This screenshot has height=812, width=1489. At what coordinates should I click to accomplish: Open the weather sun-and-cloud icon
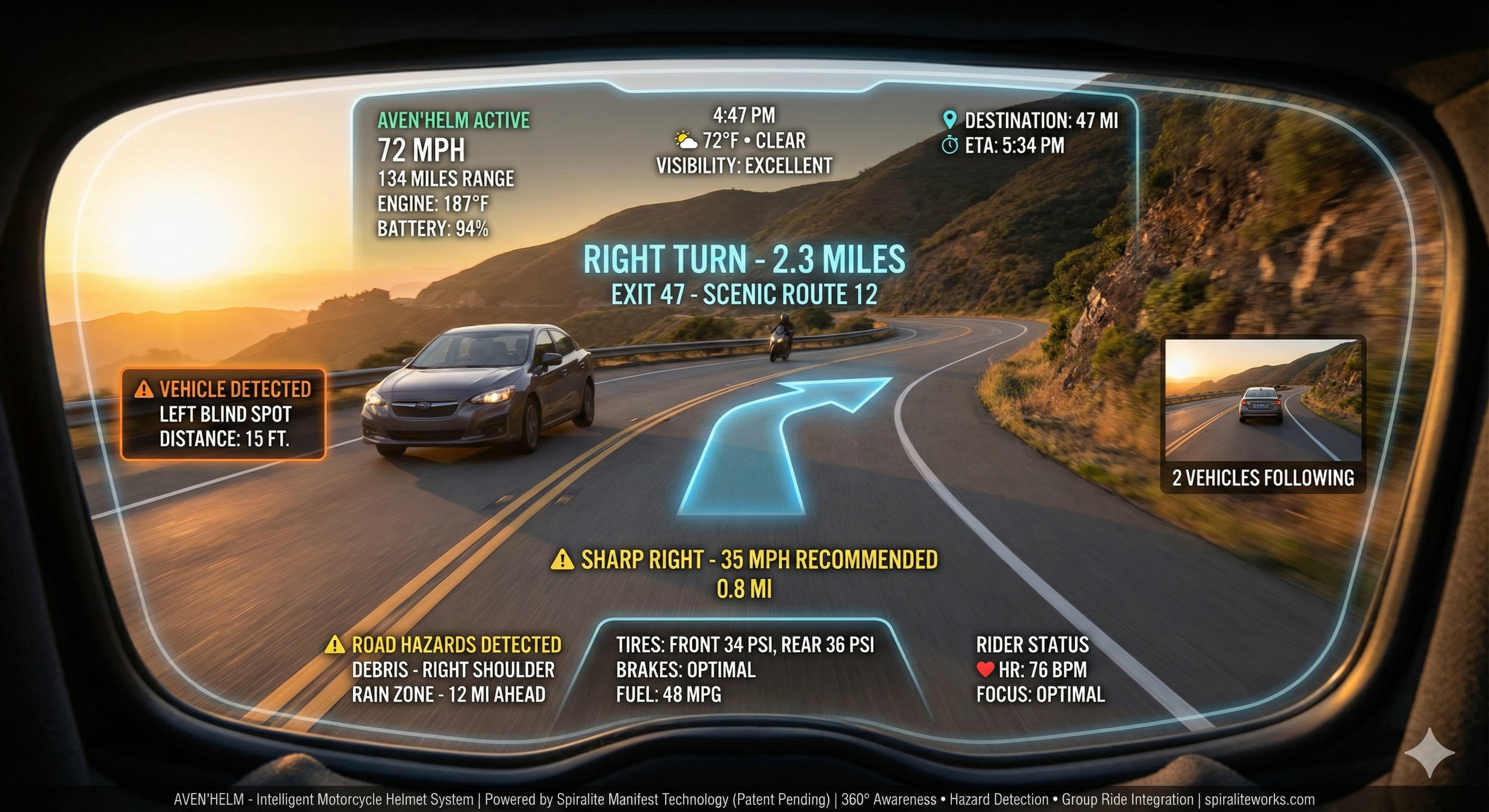coord(685,141)
